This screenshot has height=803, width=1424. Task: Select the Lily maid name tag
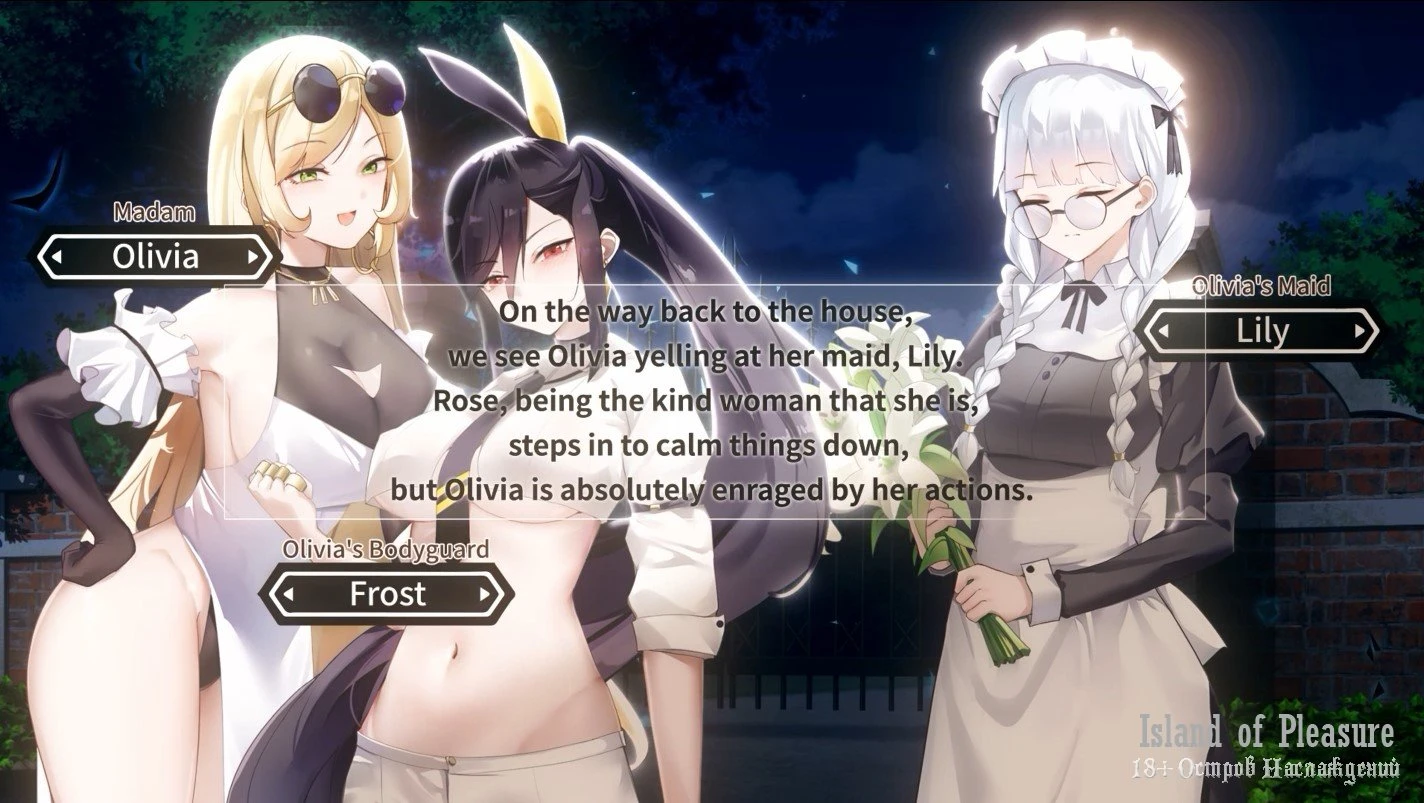click(x=1262, y=332)
